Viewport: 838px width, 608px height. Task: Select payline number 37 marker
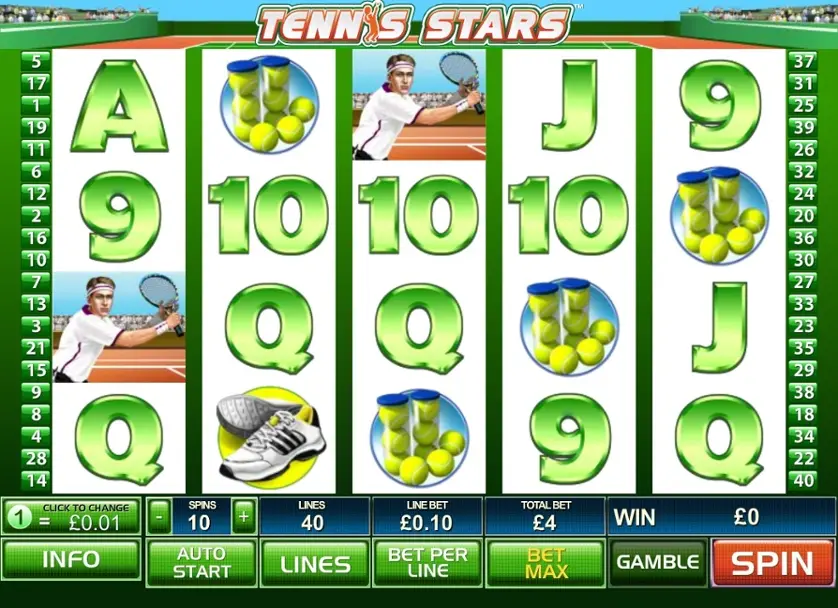pyautogui.click(x=803, y=61)
